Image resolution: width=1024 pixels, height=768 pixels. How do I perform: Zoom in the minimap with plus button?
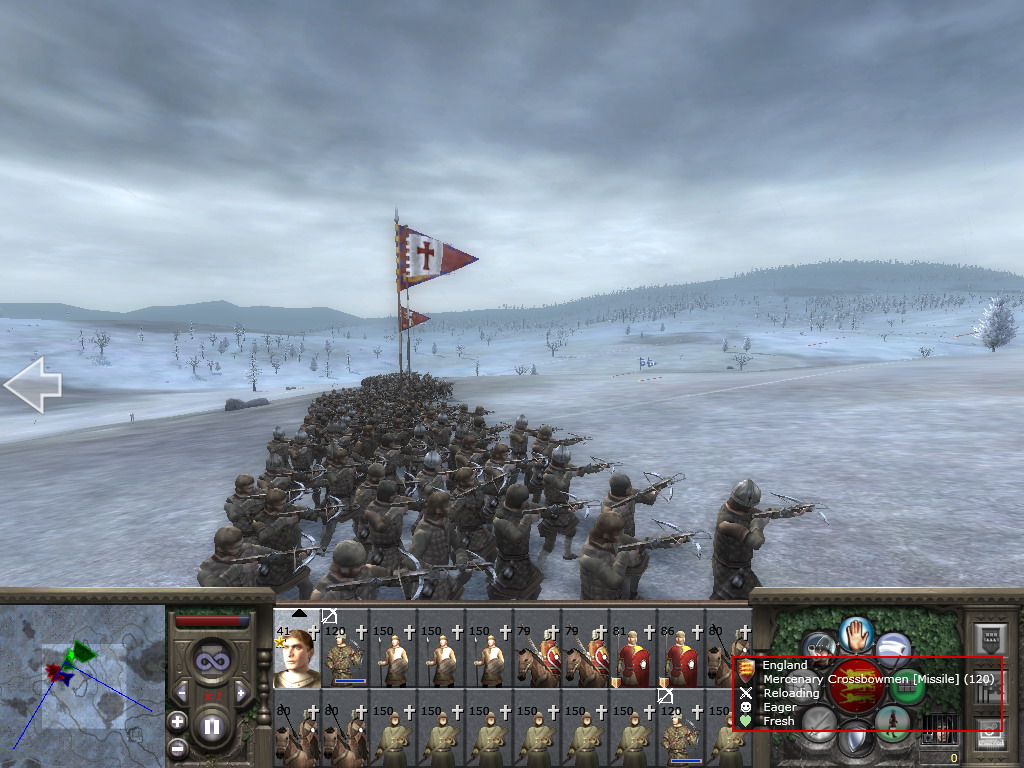177,721
